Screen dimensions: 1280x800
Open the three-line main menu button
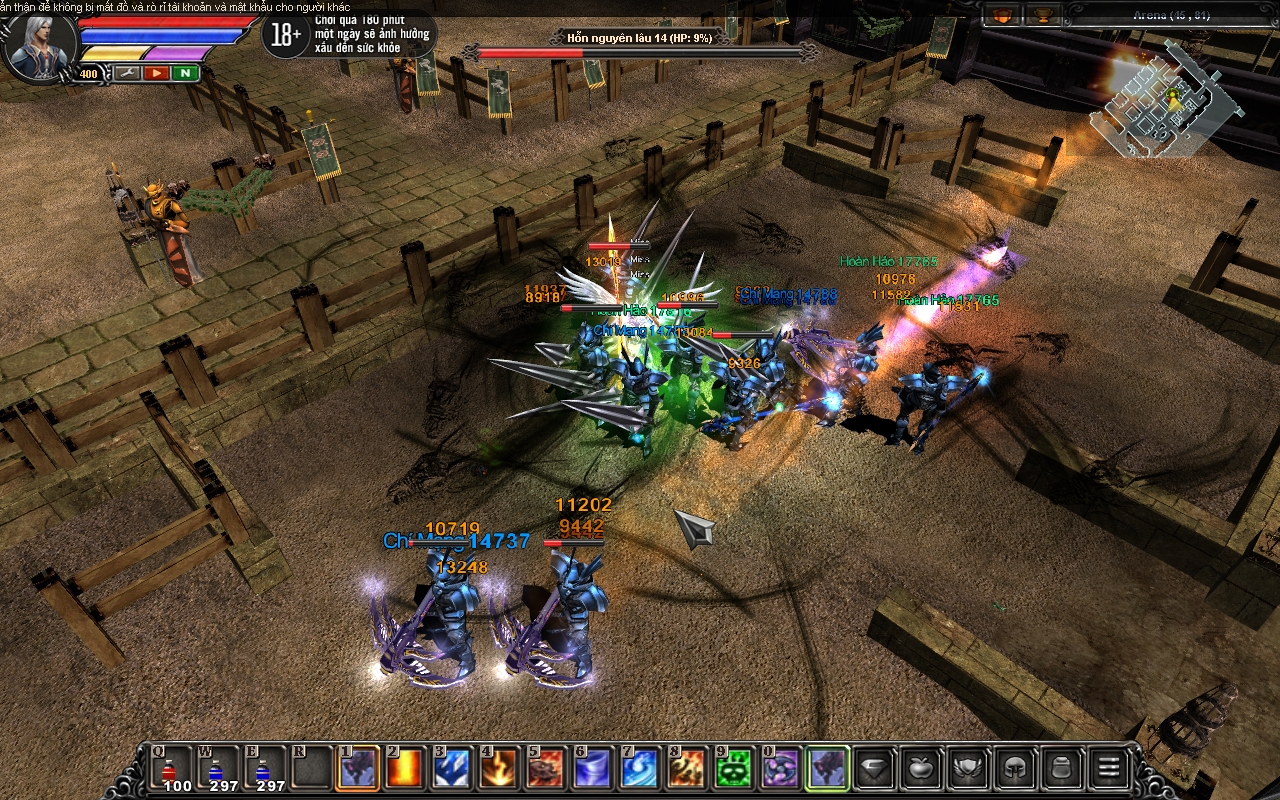click(1107, 769)
